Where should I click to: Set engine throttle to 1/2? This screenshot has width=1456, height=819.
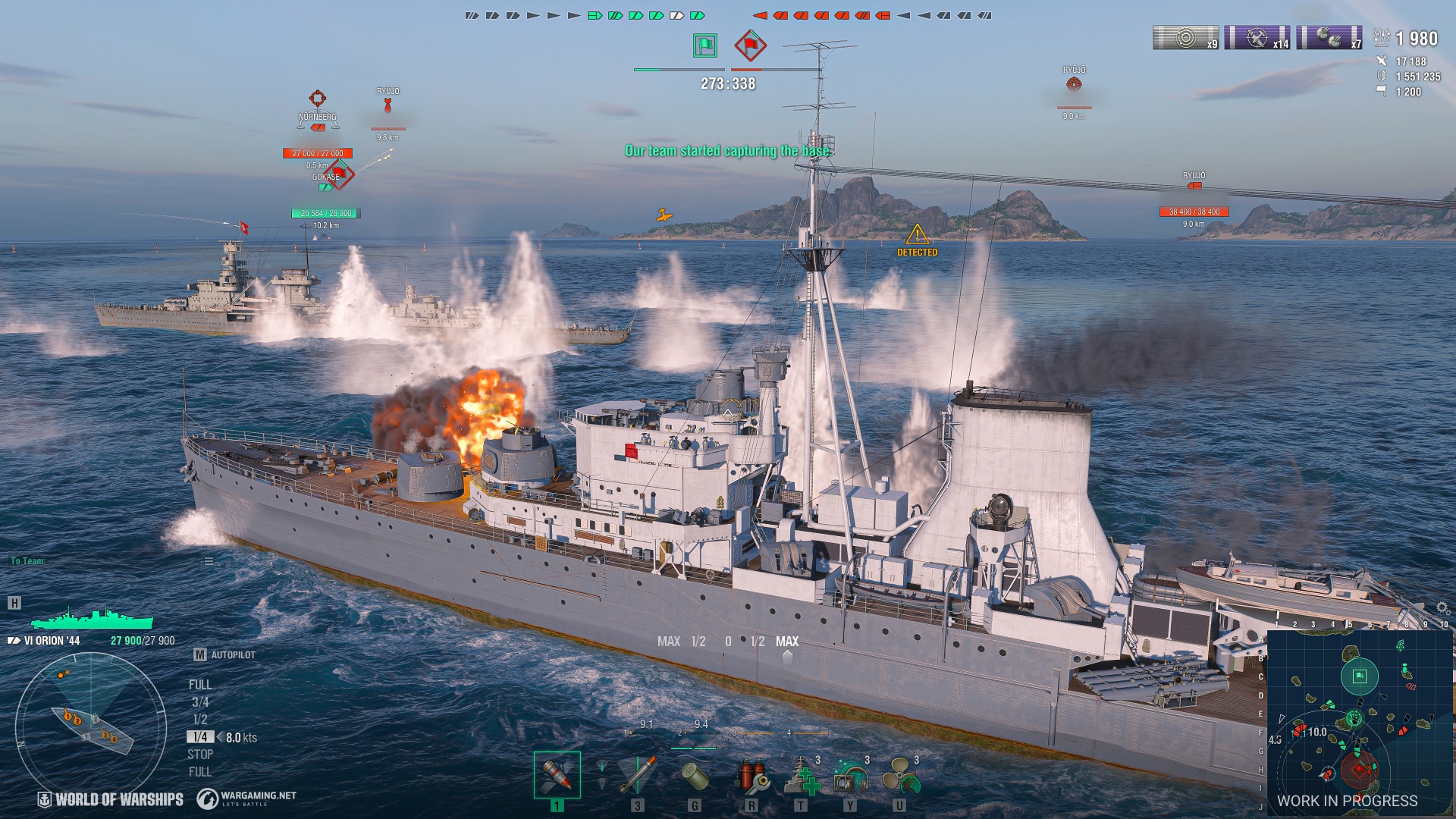pos(199,720)
